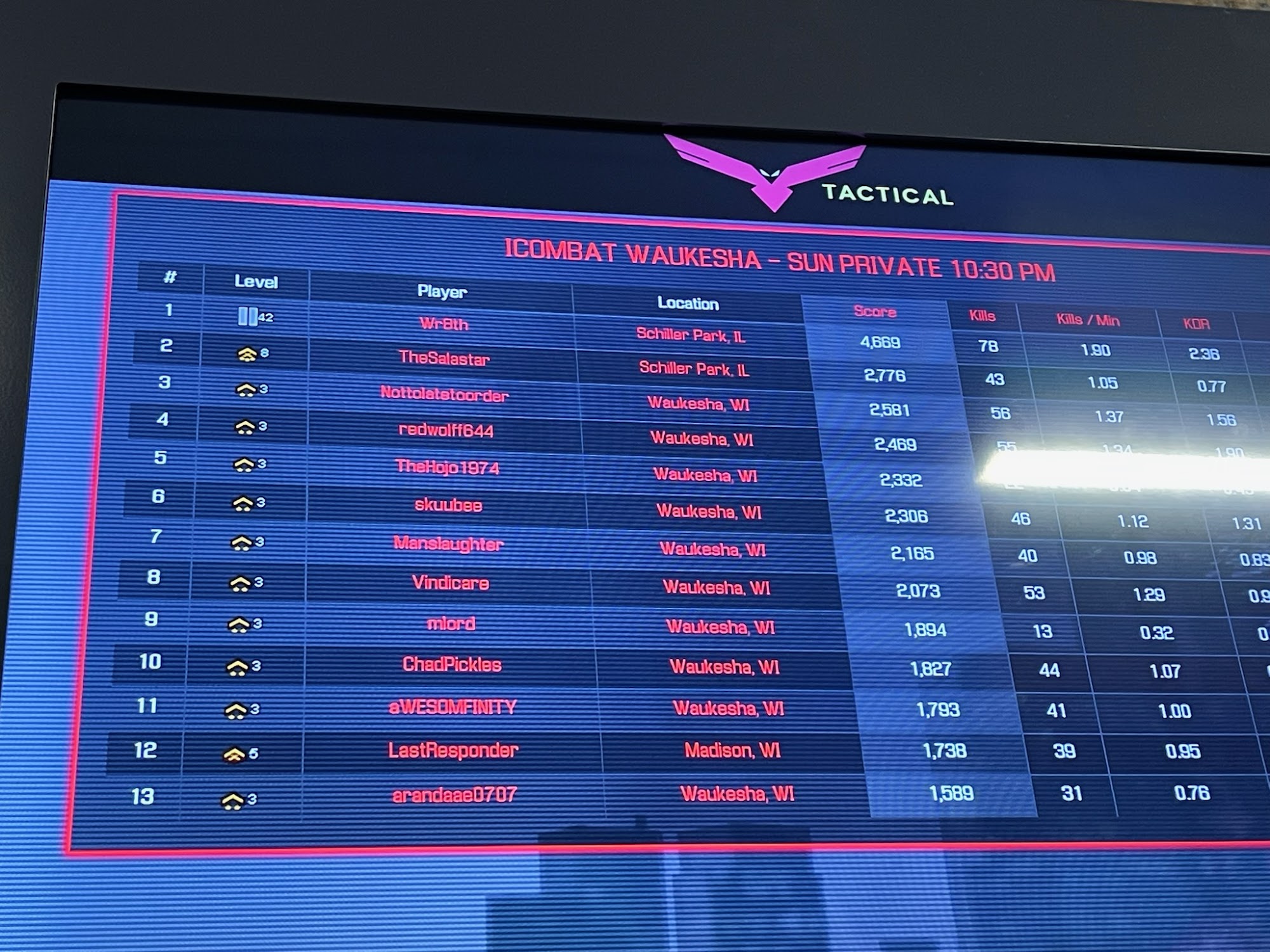Open the arandaae0707 player entry
Screen dimensions: 1270x952
(x=455, y=795)
